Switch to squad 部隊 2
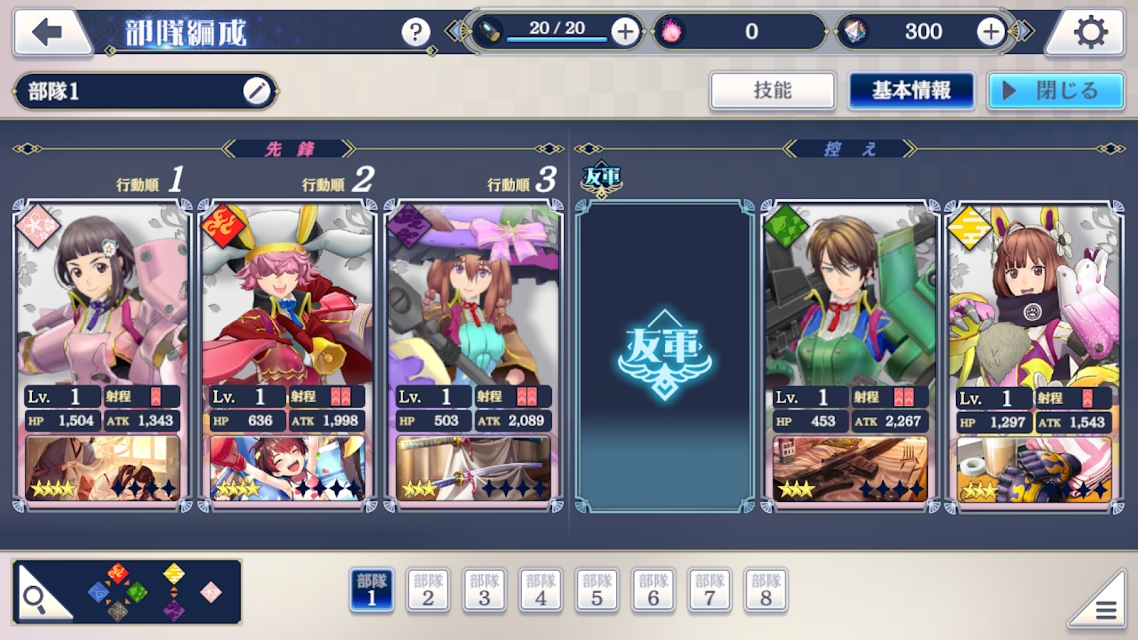Screen dimensions: 1138x640 (428, 590)
